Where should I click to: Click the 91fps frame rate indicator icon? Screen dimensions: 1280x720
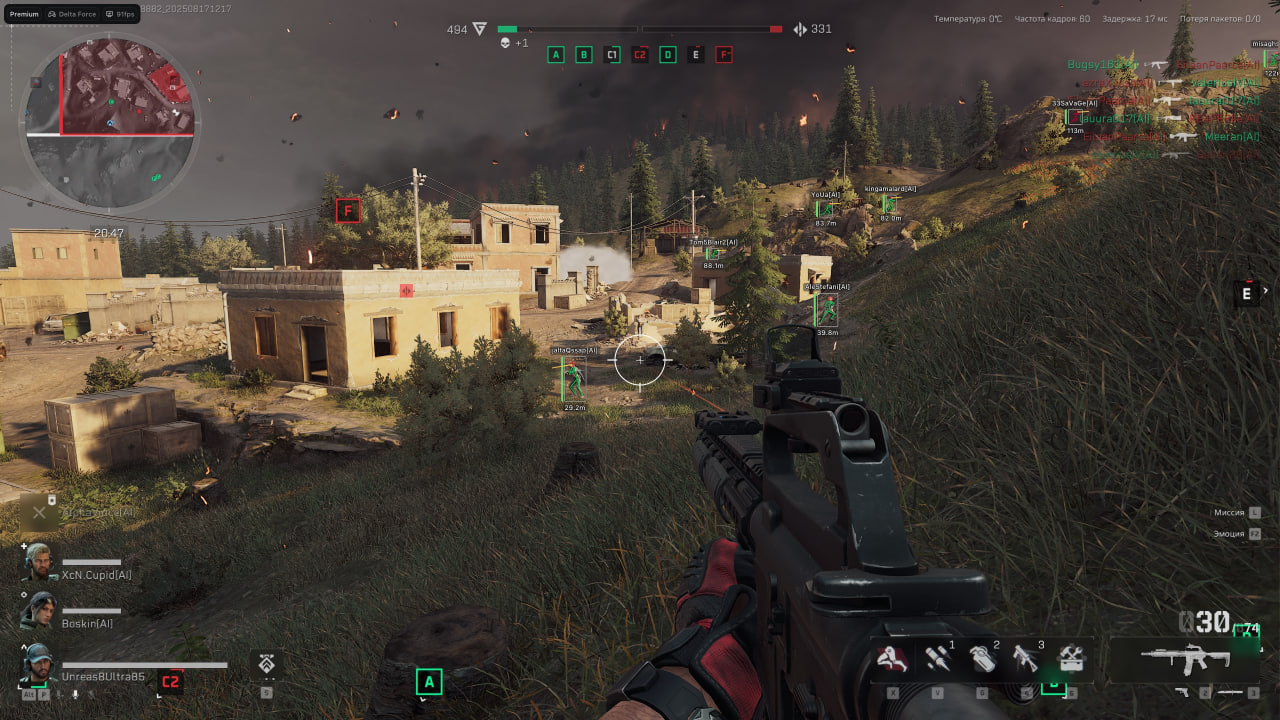[110, 14]
